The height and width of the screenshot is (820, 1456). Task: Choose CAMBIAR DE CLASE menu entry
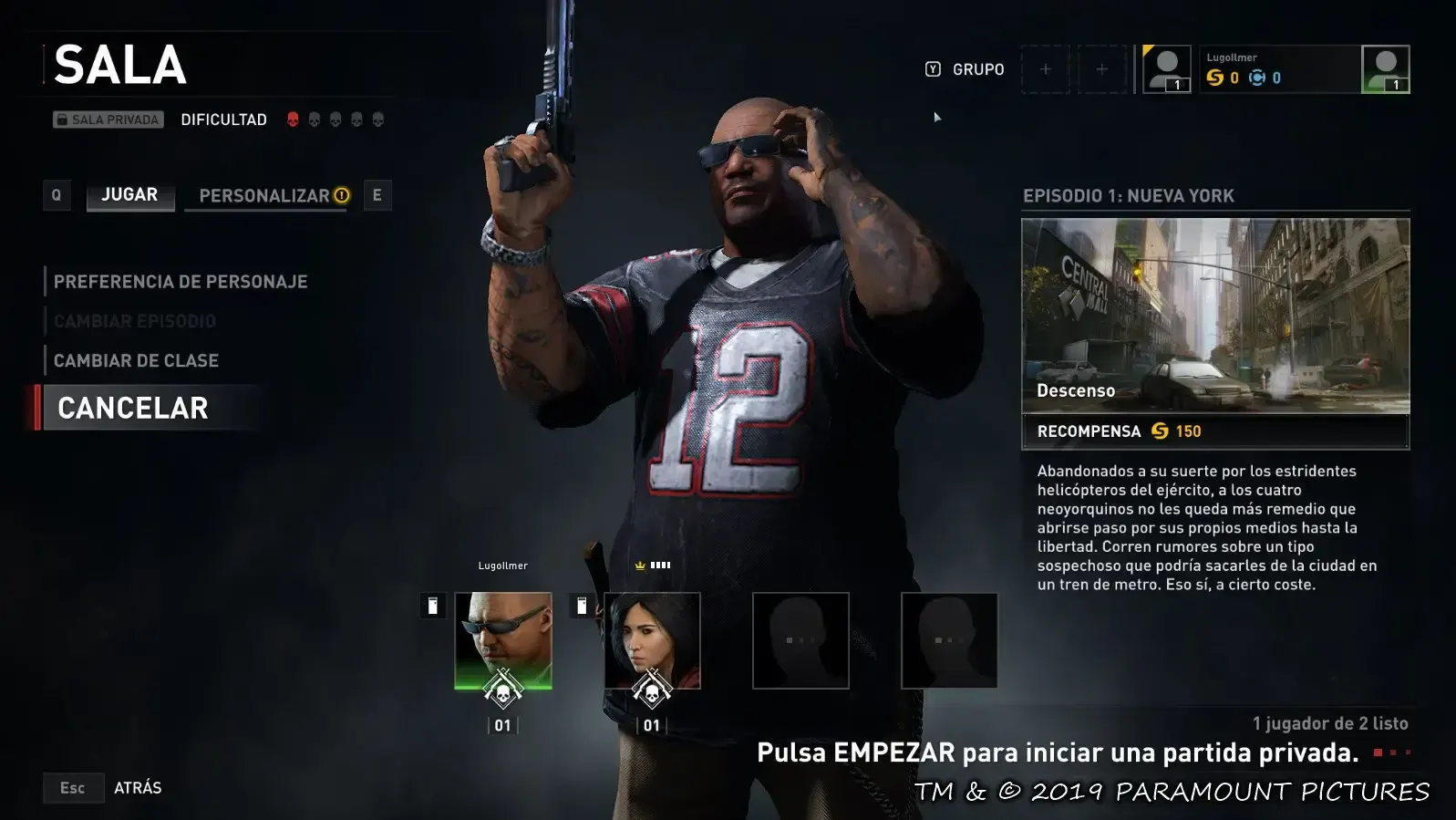point(136,360)
